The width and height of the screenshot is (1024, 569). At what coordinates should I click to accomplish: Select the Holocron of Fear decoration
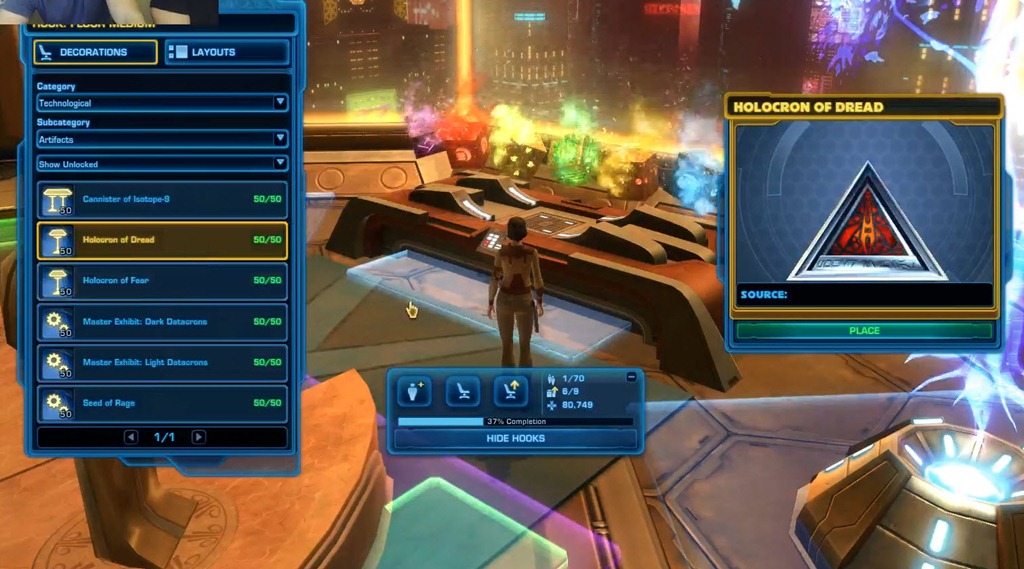point(162,281)
